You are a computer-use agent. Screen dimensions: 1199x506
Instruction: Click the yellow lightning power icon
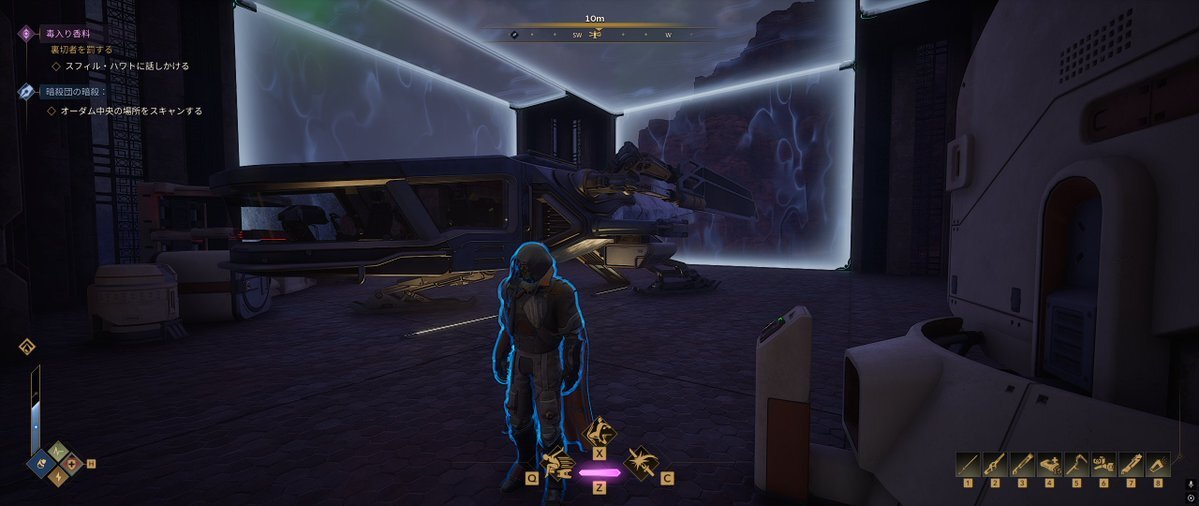58,477
